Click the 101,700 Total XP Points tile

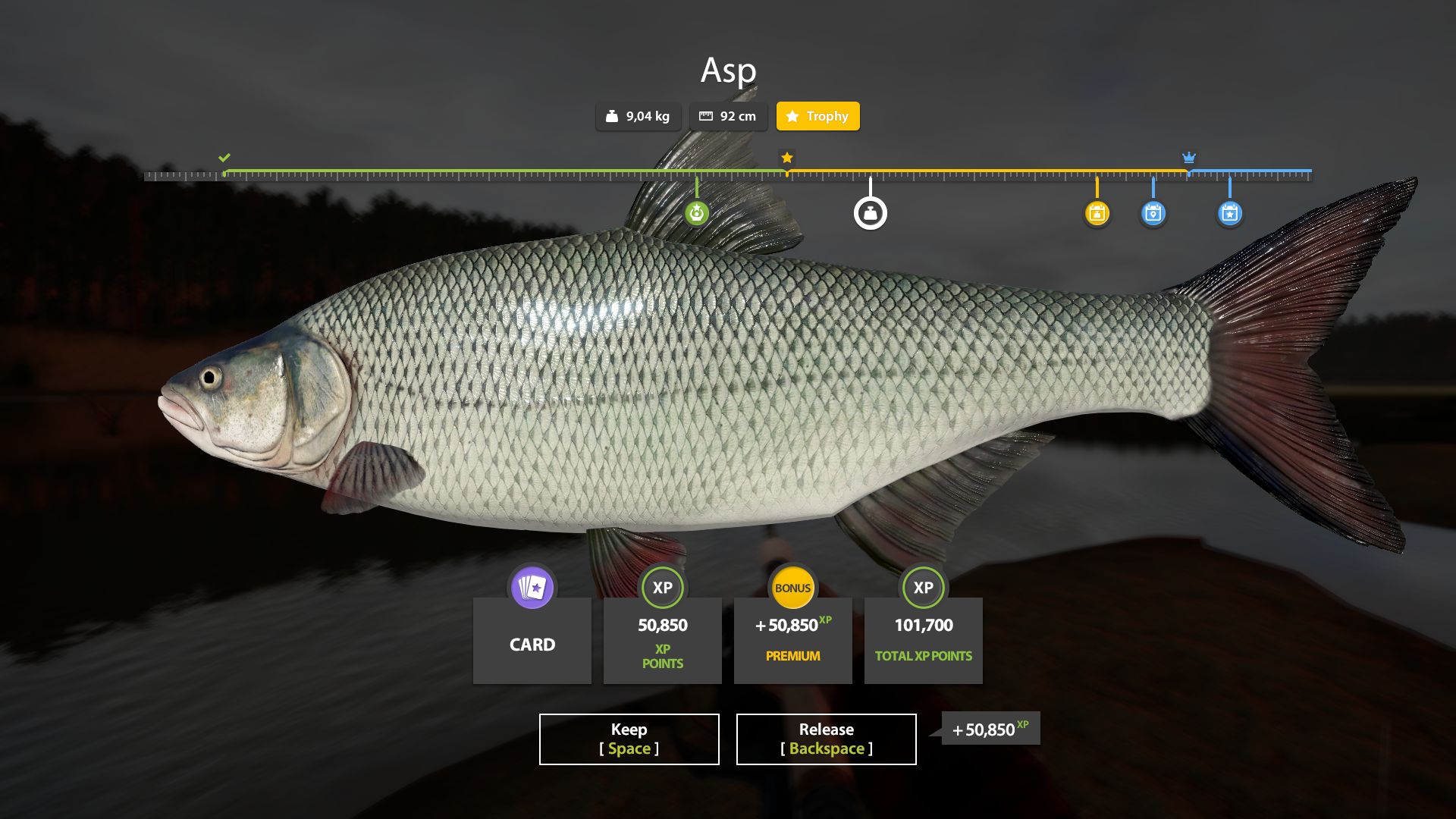click(923, 641)
